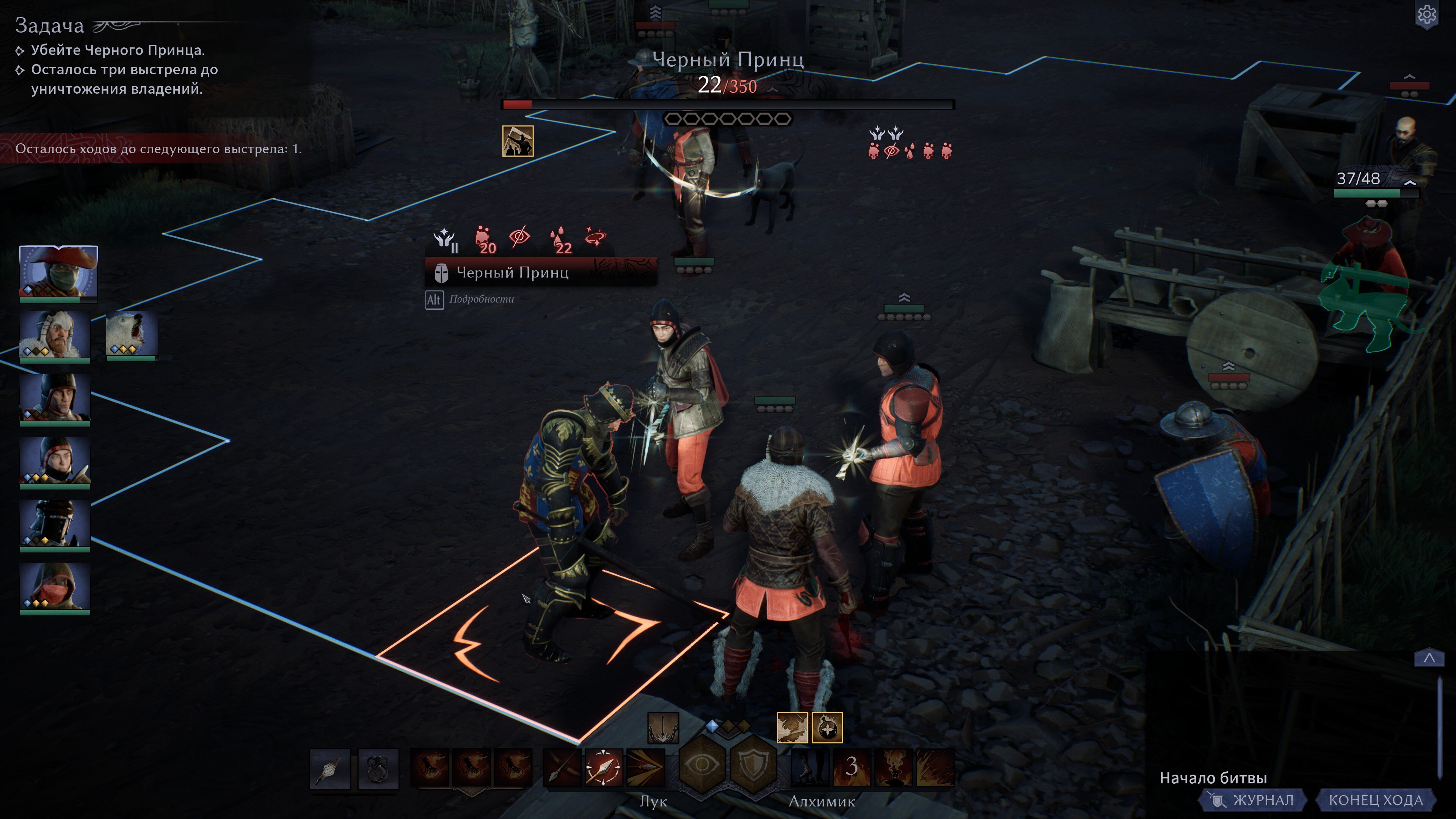Select the polar bear companion portrait

(x=132, y=334)
